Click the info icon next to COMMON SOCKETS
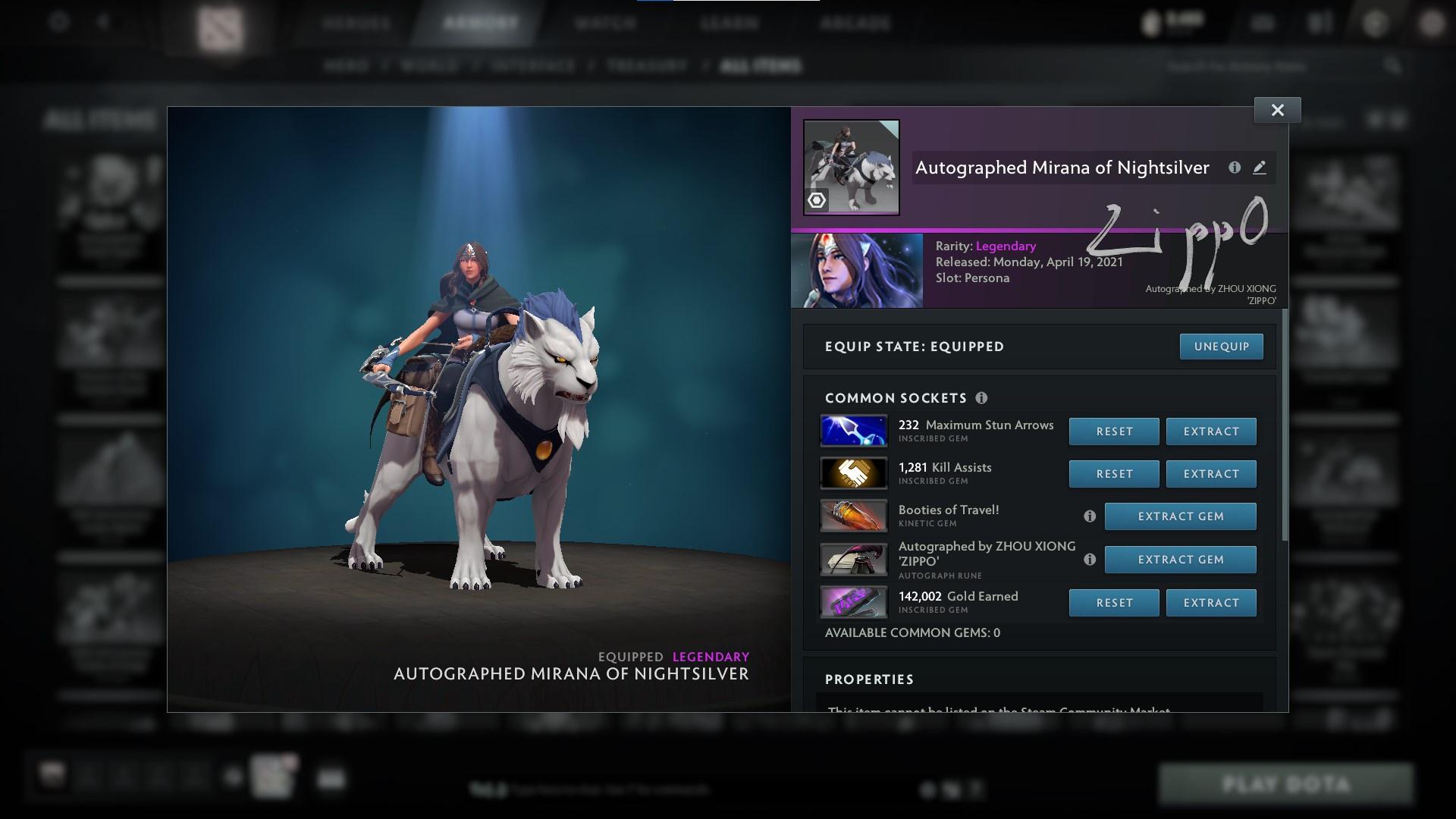 click(x=983, y=397)
